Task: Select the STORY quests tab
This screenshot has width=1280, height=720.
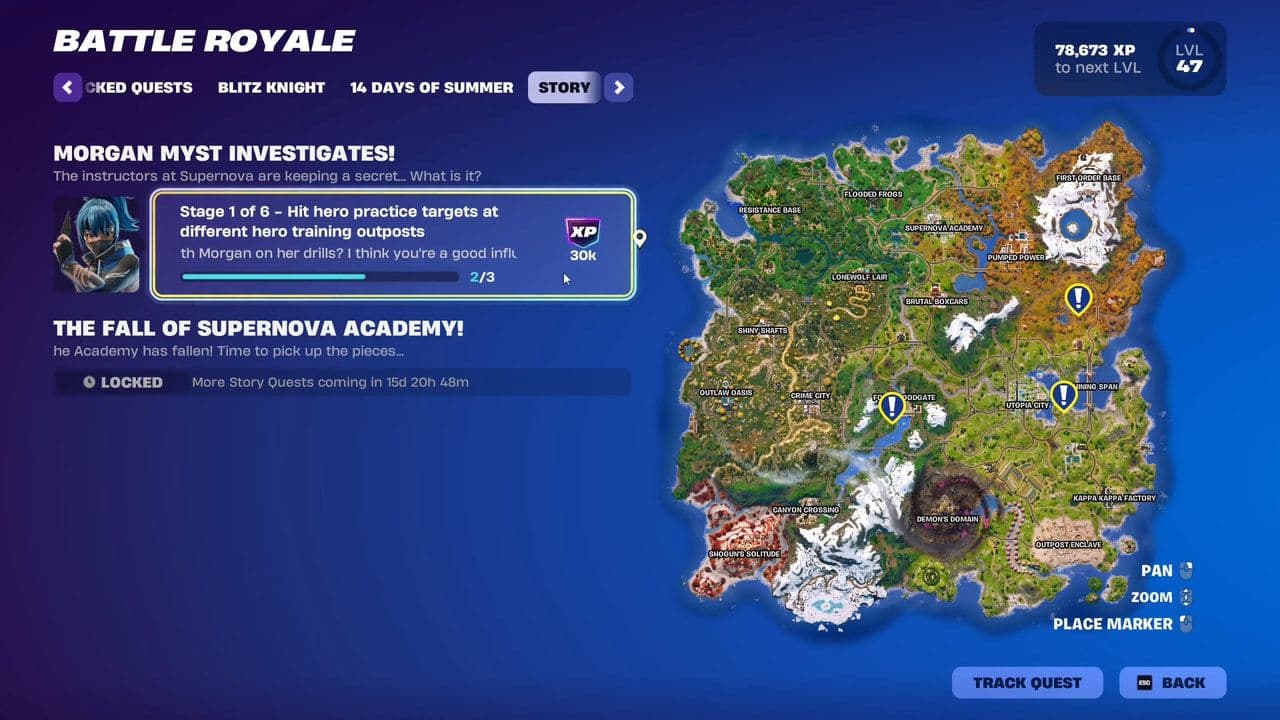Action: (x=563, y=88)
